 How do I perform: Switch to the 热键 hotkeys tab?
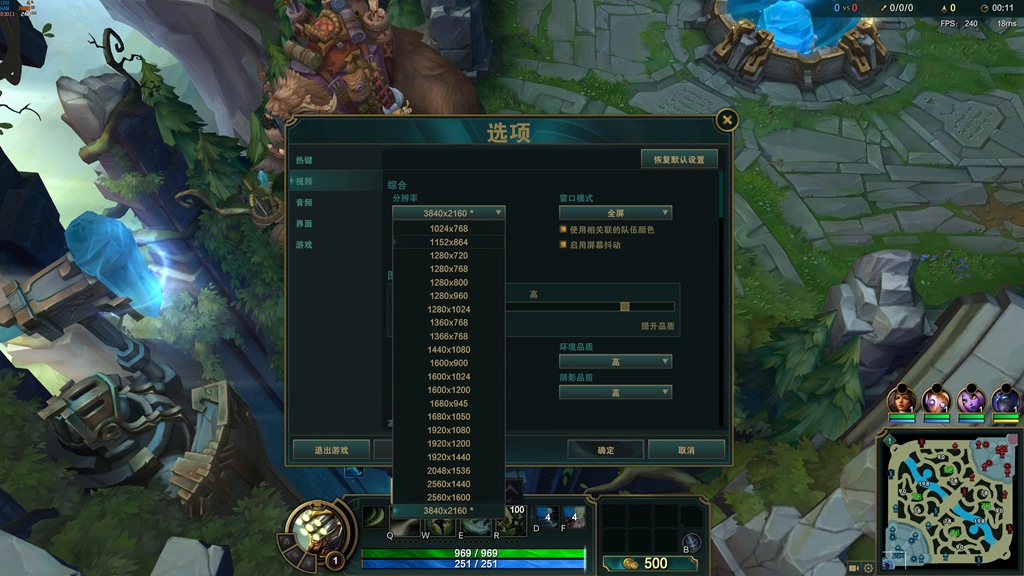click(304, 160)
